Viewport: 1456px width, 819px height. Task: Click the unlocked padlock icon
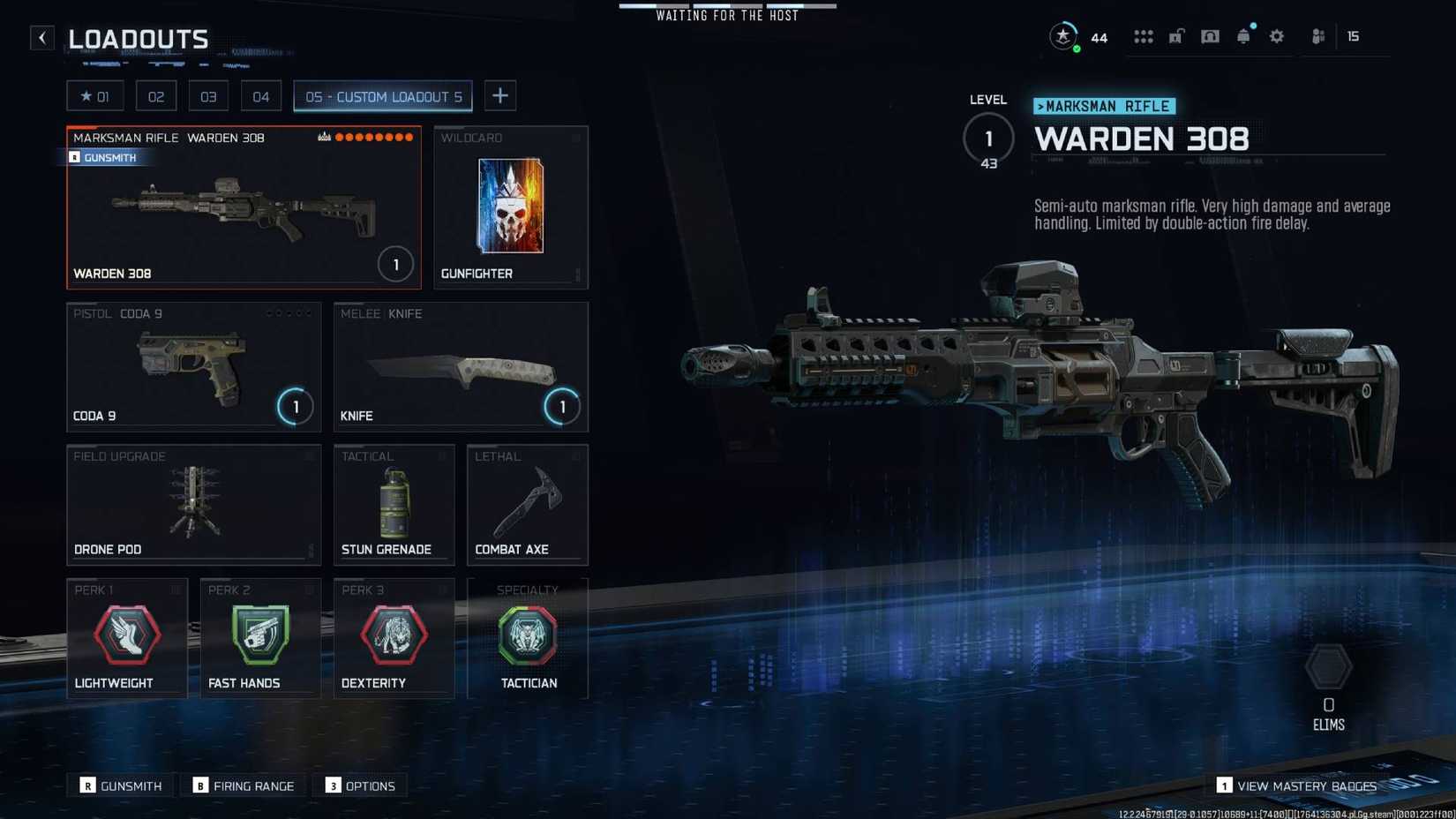[1176, 36]
